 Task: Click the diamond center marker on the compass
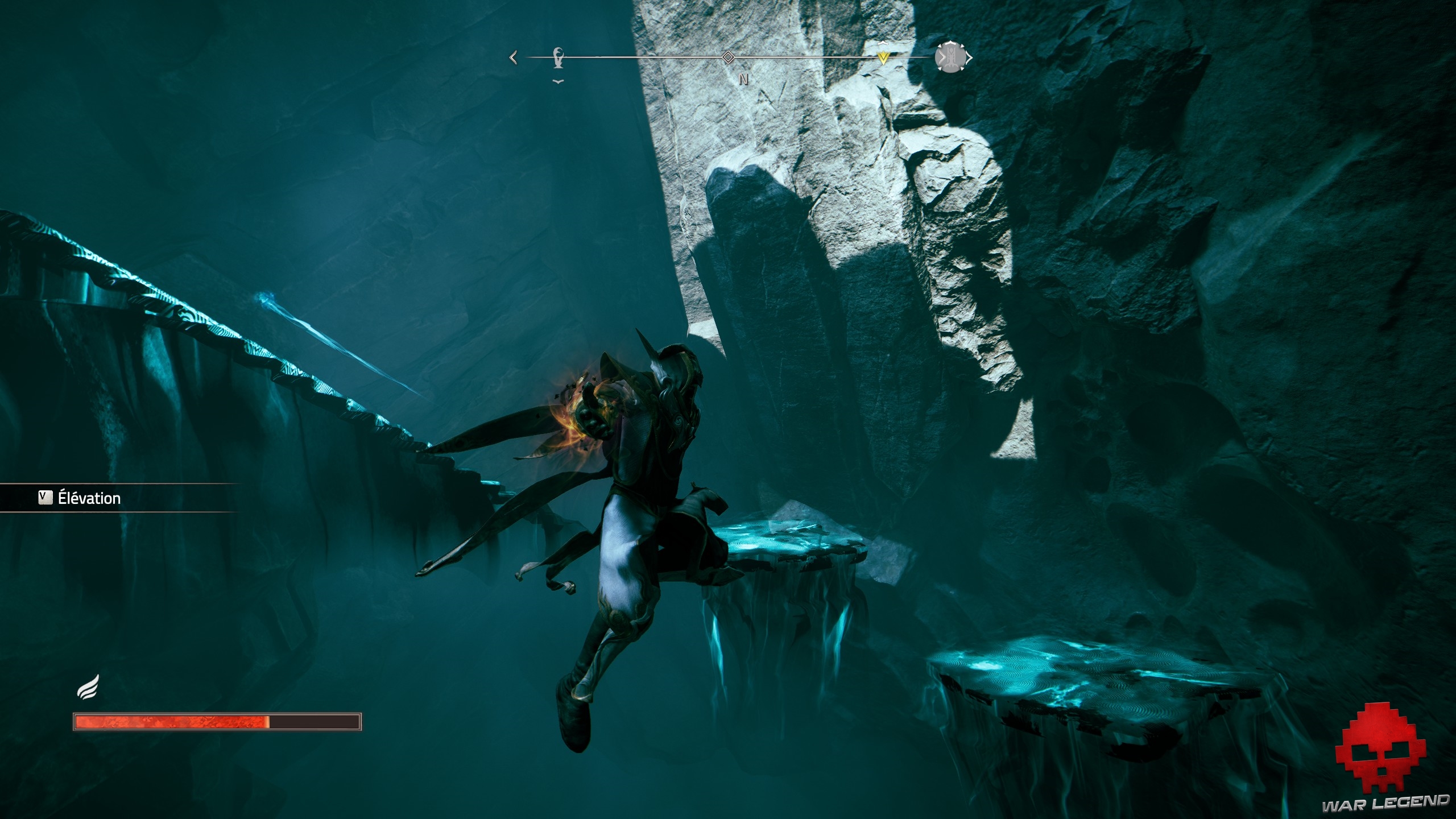[727, 57]
